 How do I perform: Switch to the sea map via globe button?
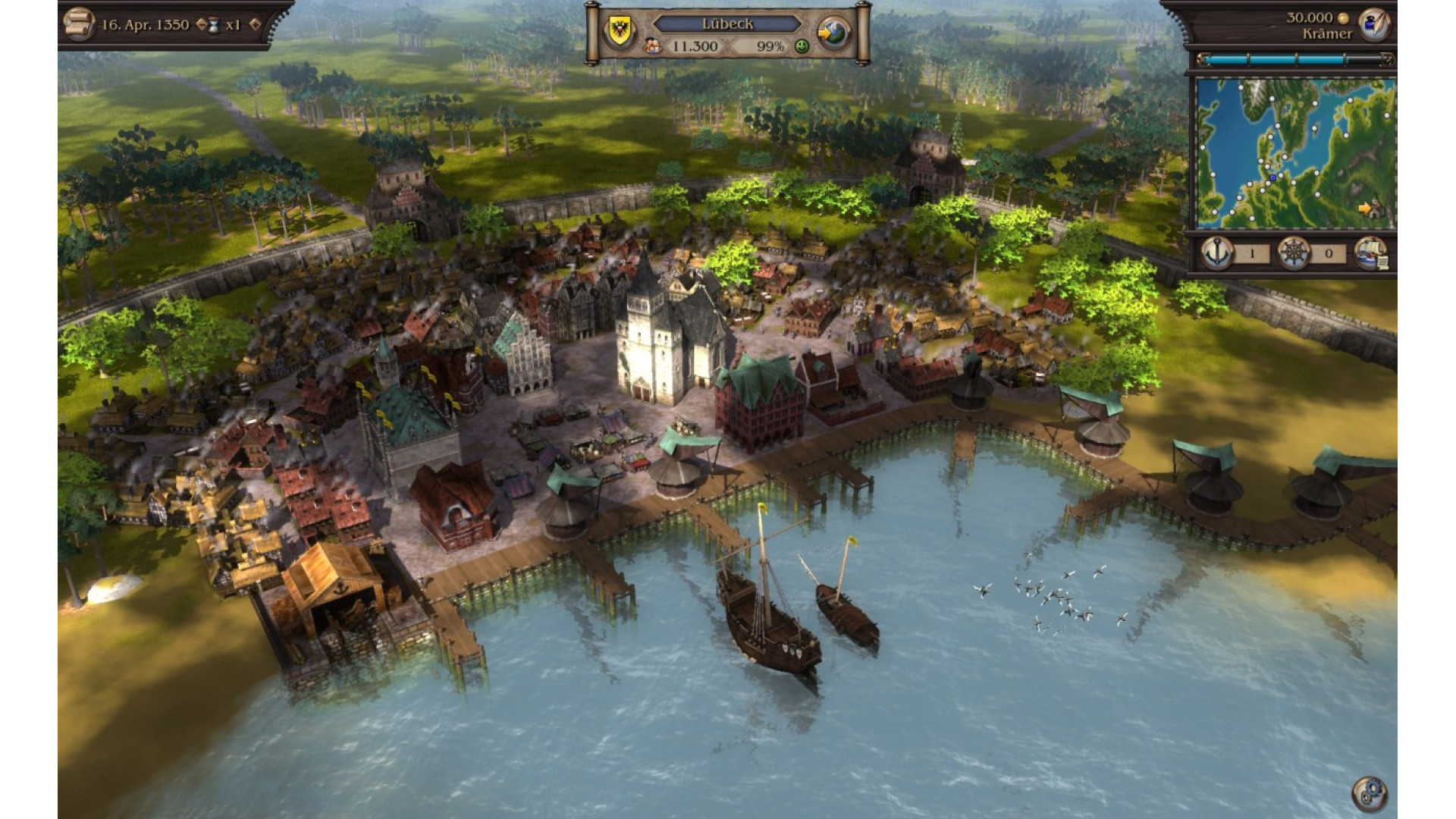click(x=833, y=33)
